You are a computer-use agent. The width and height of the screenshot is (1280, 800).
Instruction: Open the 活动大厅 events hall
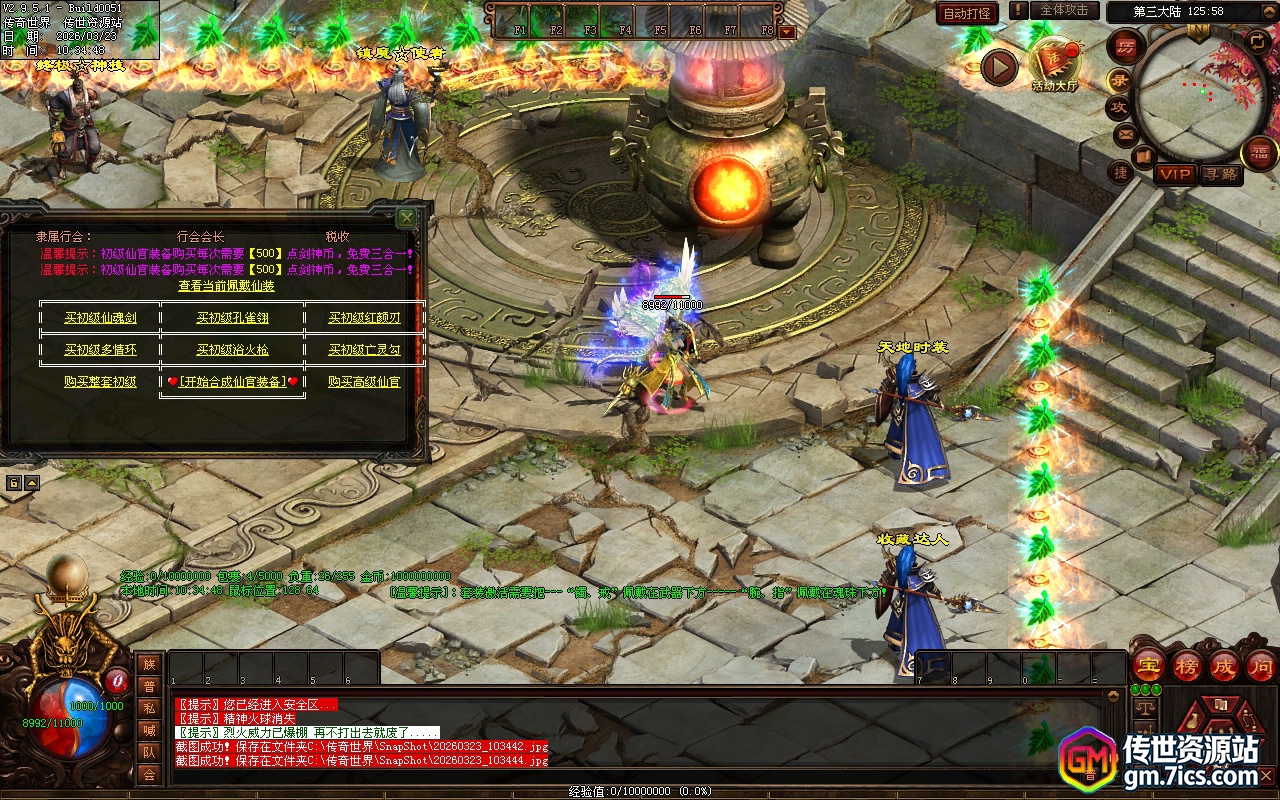[x=1055, y=64]
